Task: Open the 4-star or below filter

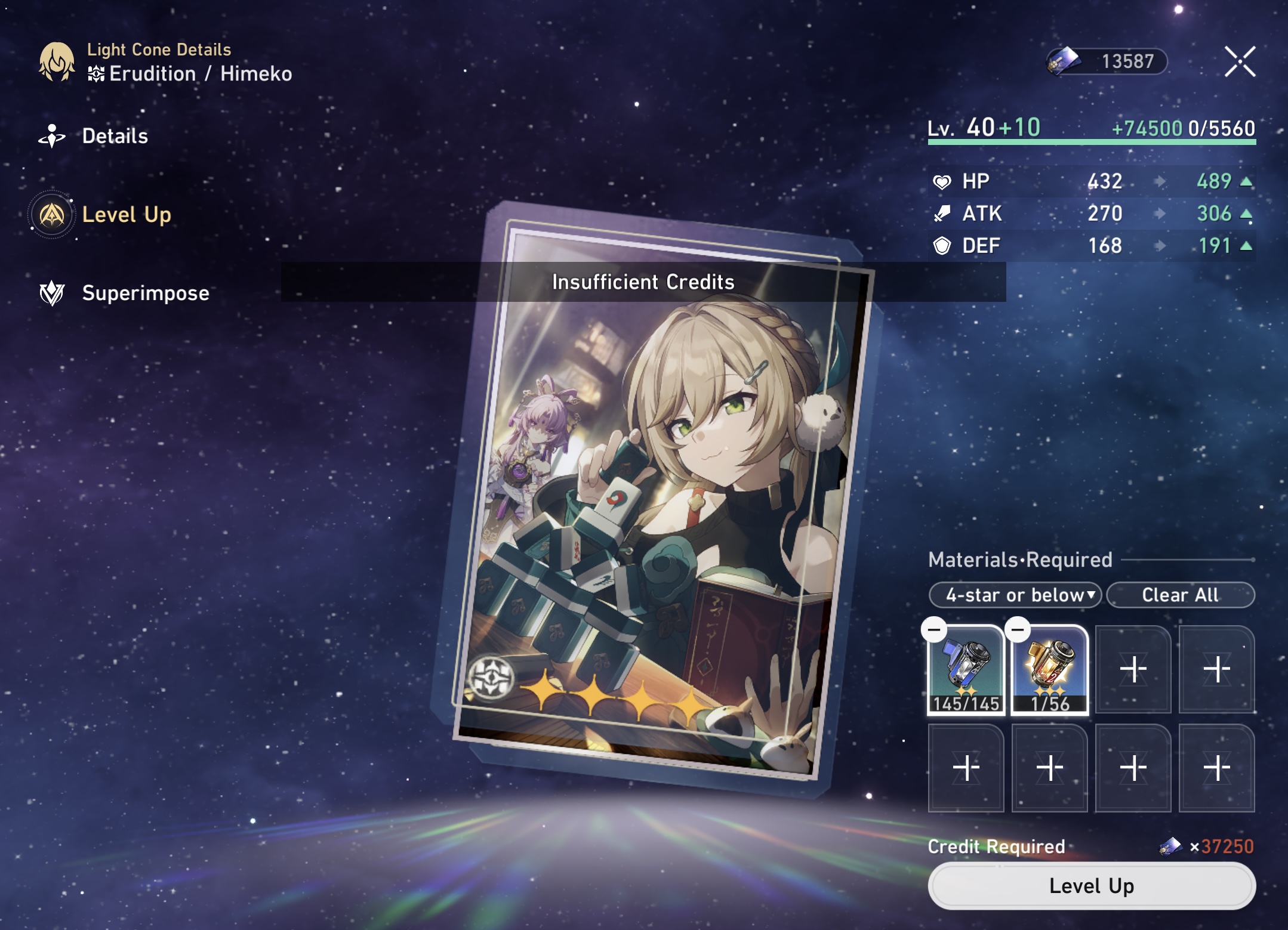Action: [1015, 595]
